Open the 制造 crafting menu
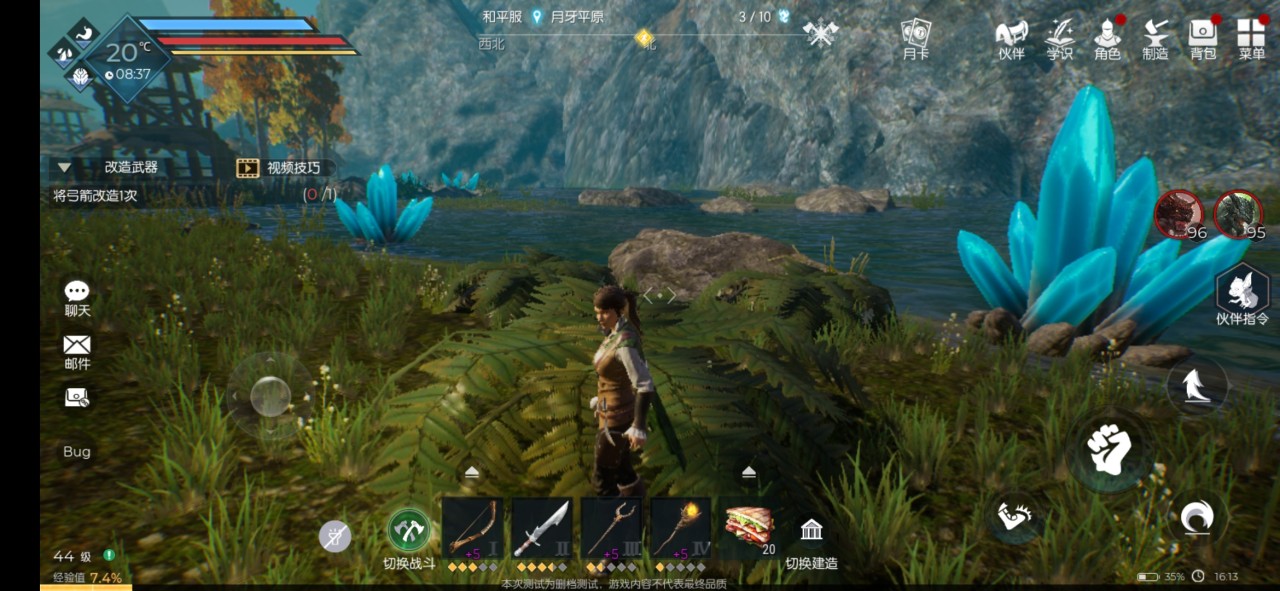Image resolution: width=1280 pixels, height=591 pixels. pos(1155,38)
